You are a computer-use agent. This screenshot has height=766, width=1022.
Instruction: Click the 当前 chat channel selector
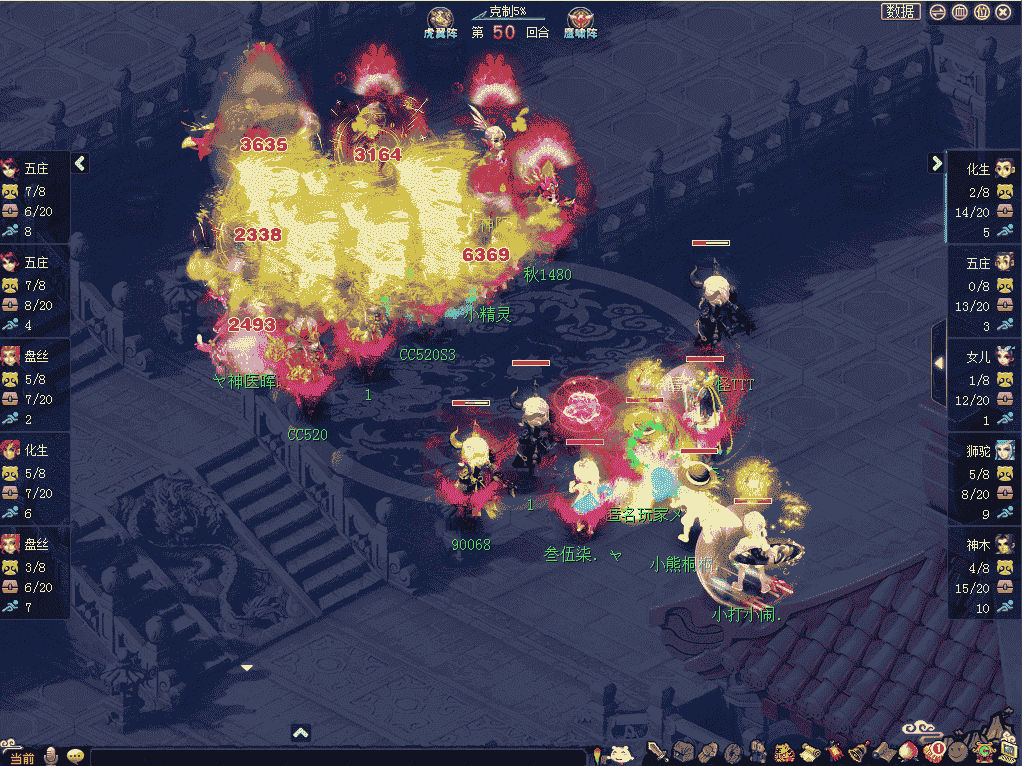[21, 757]
